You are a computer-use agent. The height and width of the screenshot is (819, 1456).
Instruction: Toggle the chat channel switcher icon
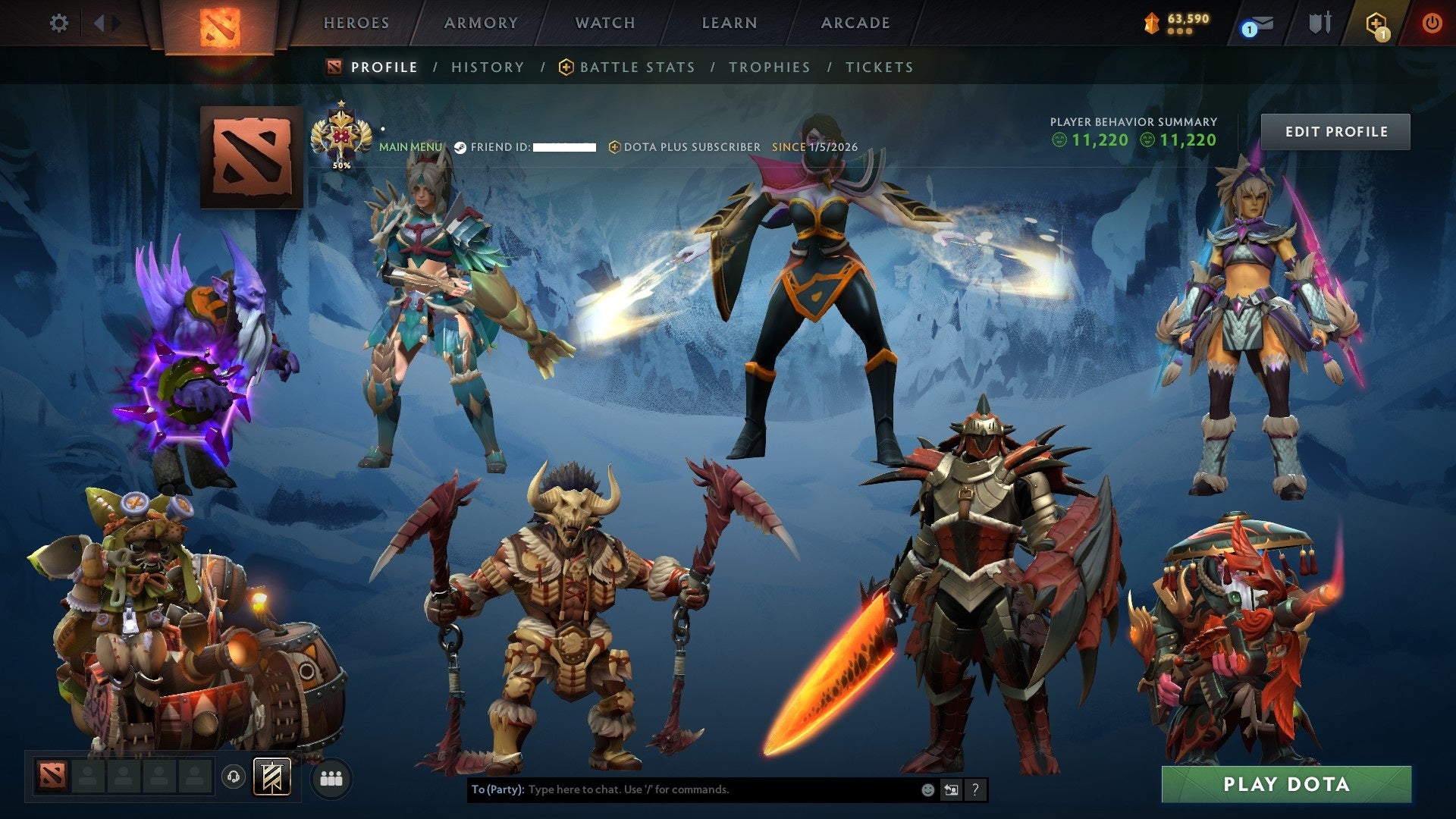(x=951, y=789)
